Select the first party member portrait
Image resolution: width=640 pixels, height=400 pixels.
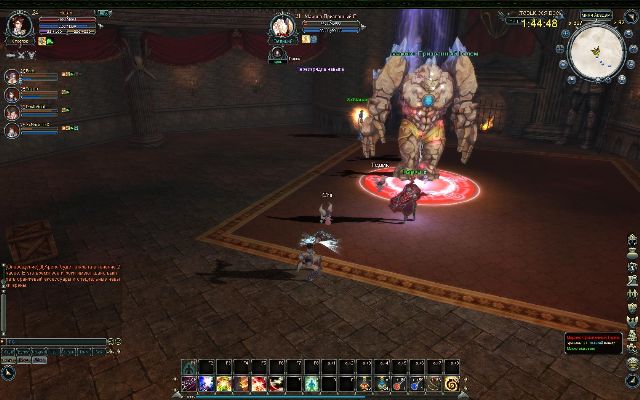pyautogui.click(x=11, y=76)
